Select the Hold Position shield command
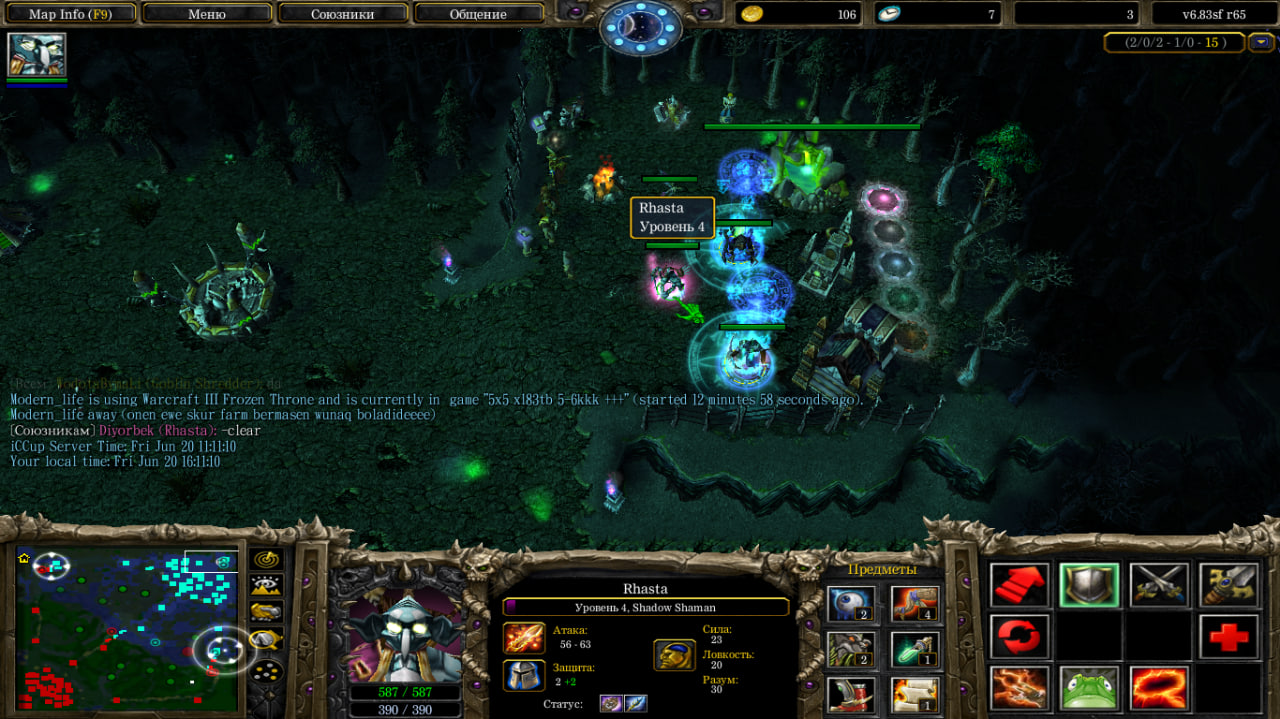The image size is (1280, 719). point(1089,585)
